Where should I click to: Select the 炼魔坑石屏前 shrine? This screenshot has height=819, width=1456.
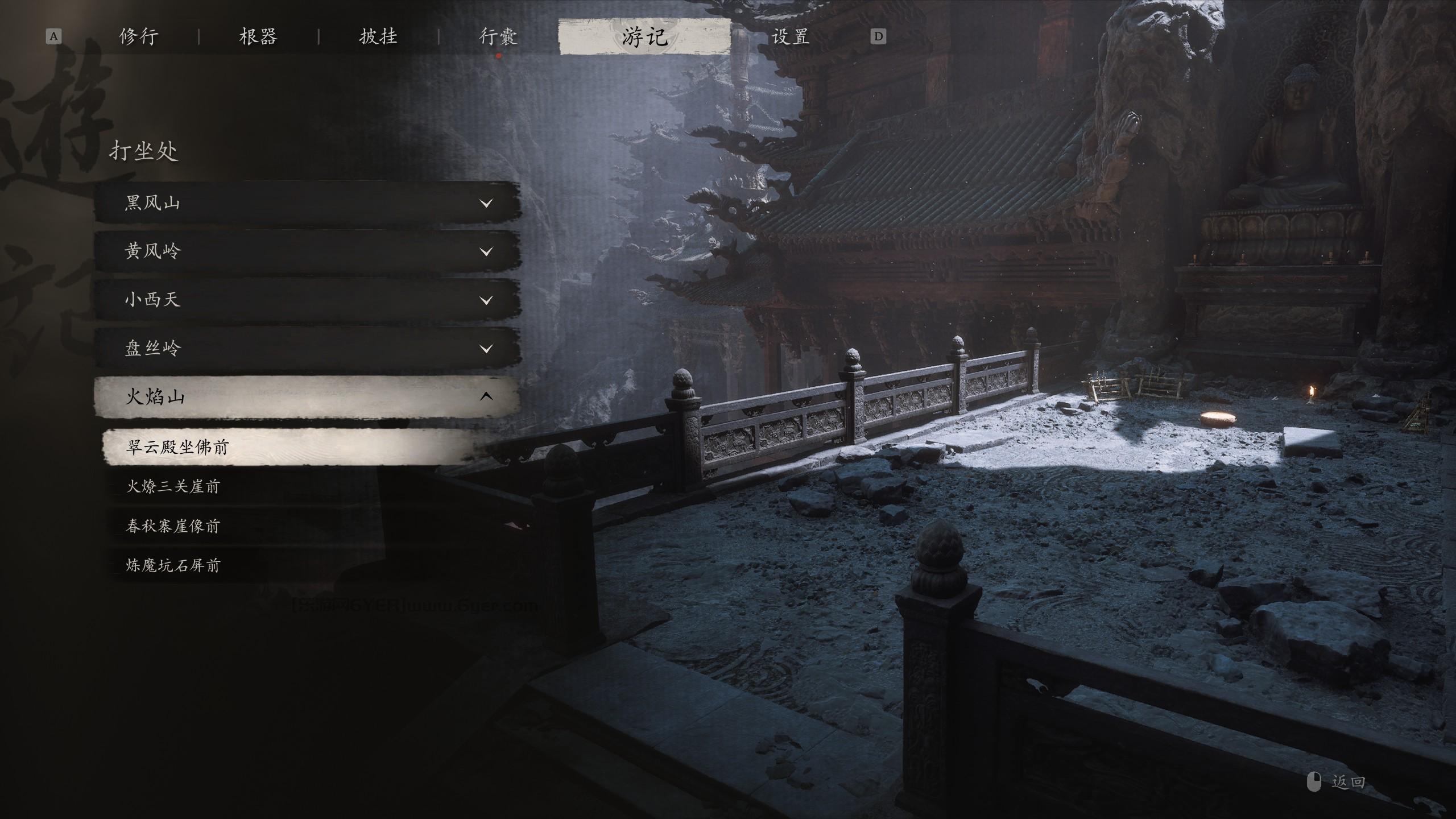[173, 565]
